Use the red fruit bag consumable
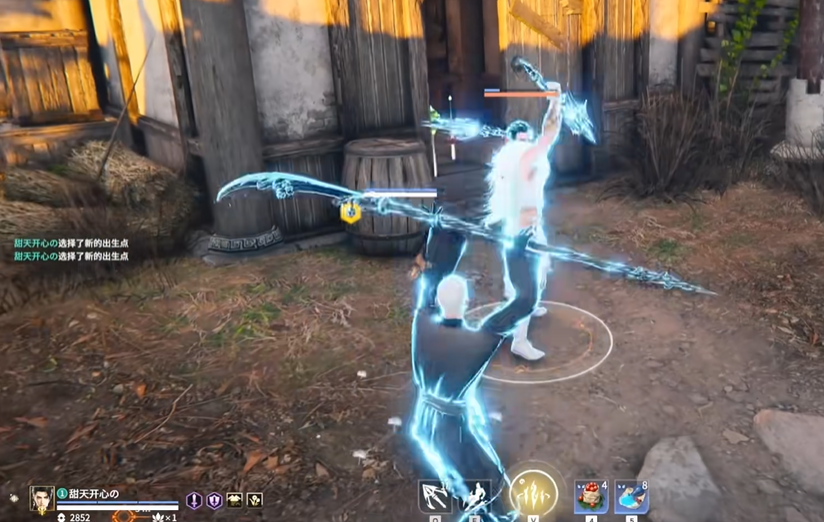 [591, 498]
